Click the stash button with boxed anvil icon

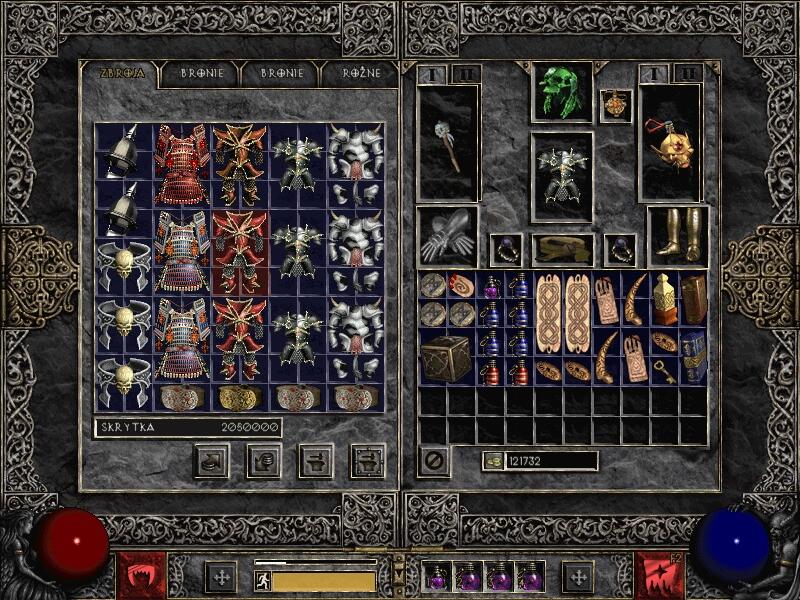tap(367, 461)
